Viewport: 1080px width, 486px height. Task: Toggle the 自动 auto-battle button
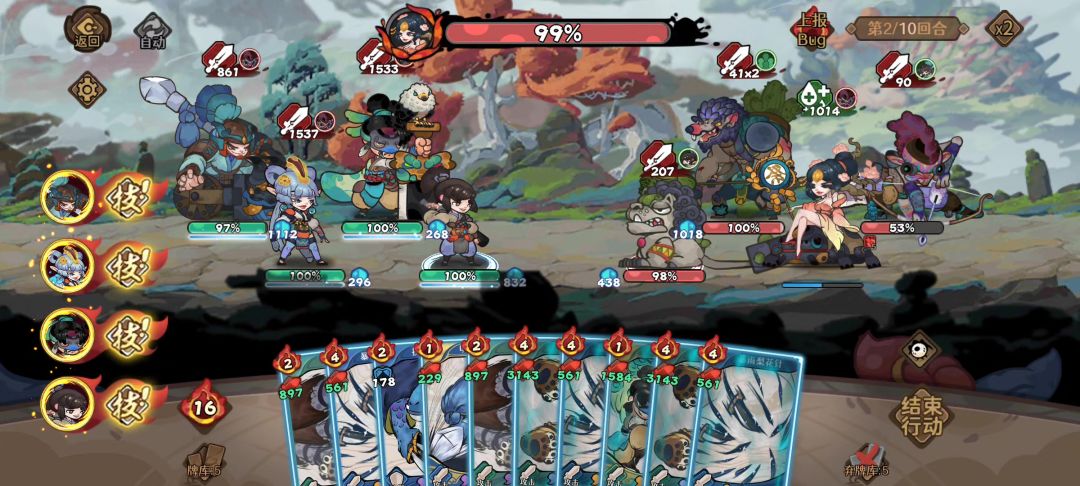(x=150, y=32)
